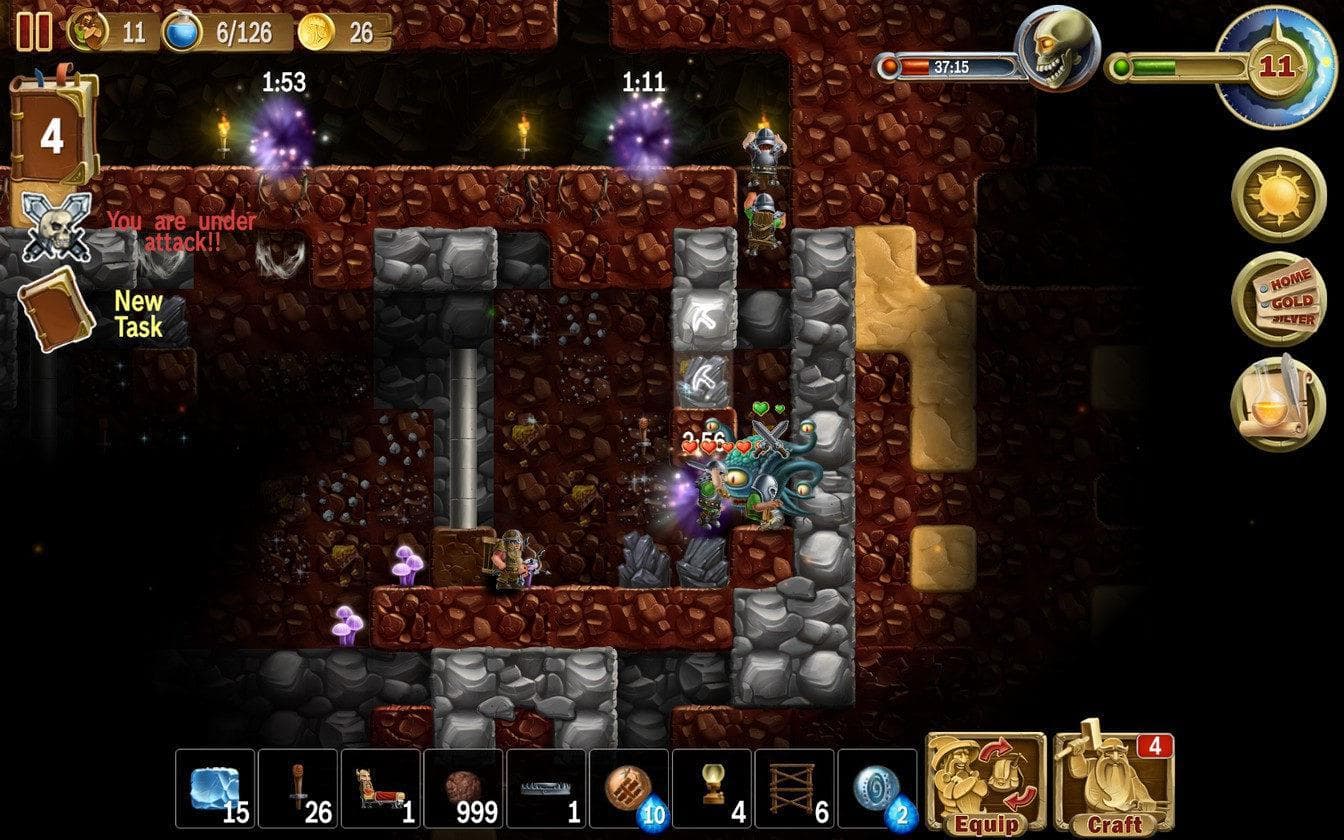Select the ice block hotbar slot
1344x840 pixels.
216,788
